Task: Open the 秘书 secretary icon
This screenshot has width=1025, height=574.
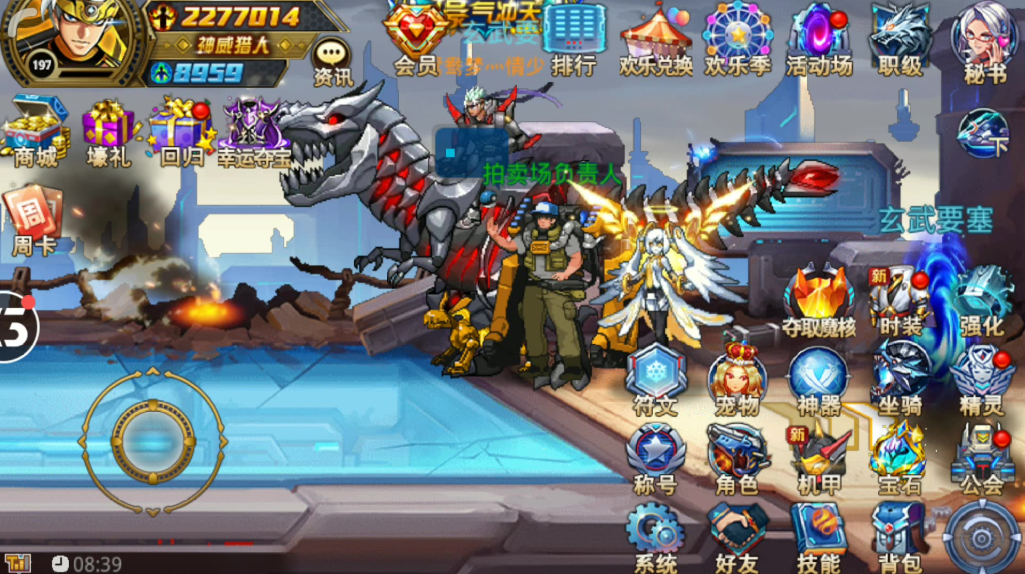Action: (x=985, y=38)
